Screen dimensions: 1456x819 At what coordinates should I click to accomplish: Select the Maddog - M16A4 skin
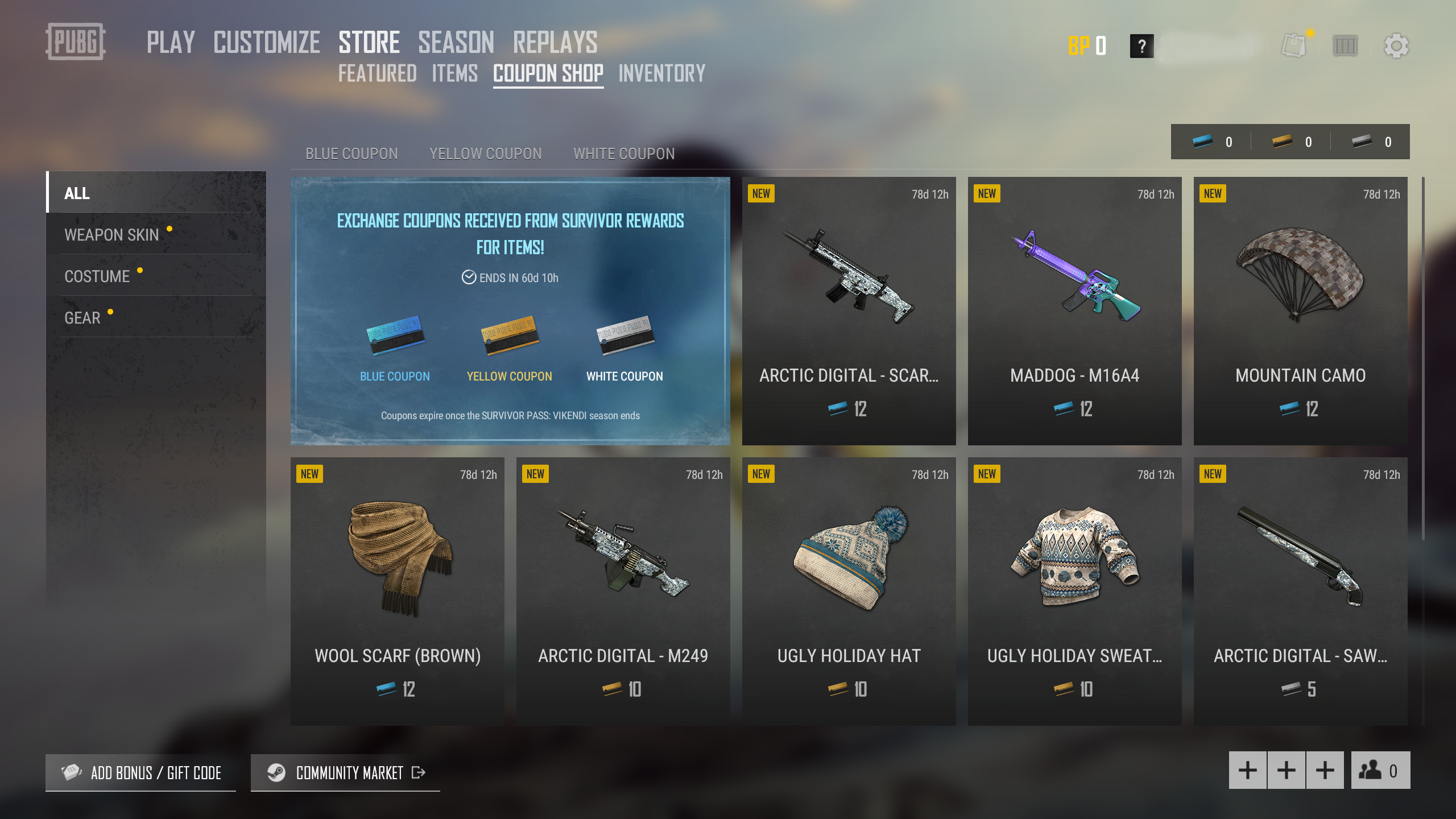pos(1074,311)
